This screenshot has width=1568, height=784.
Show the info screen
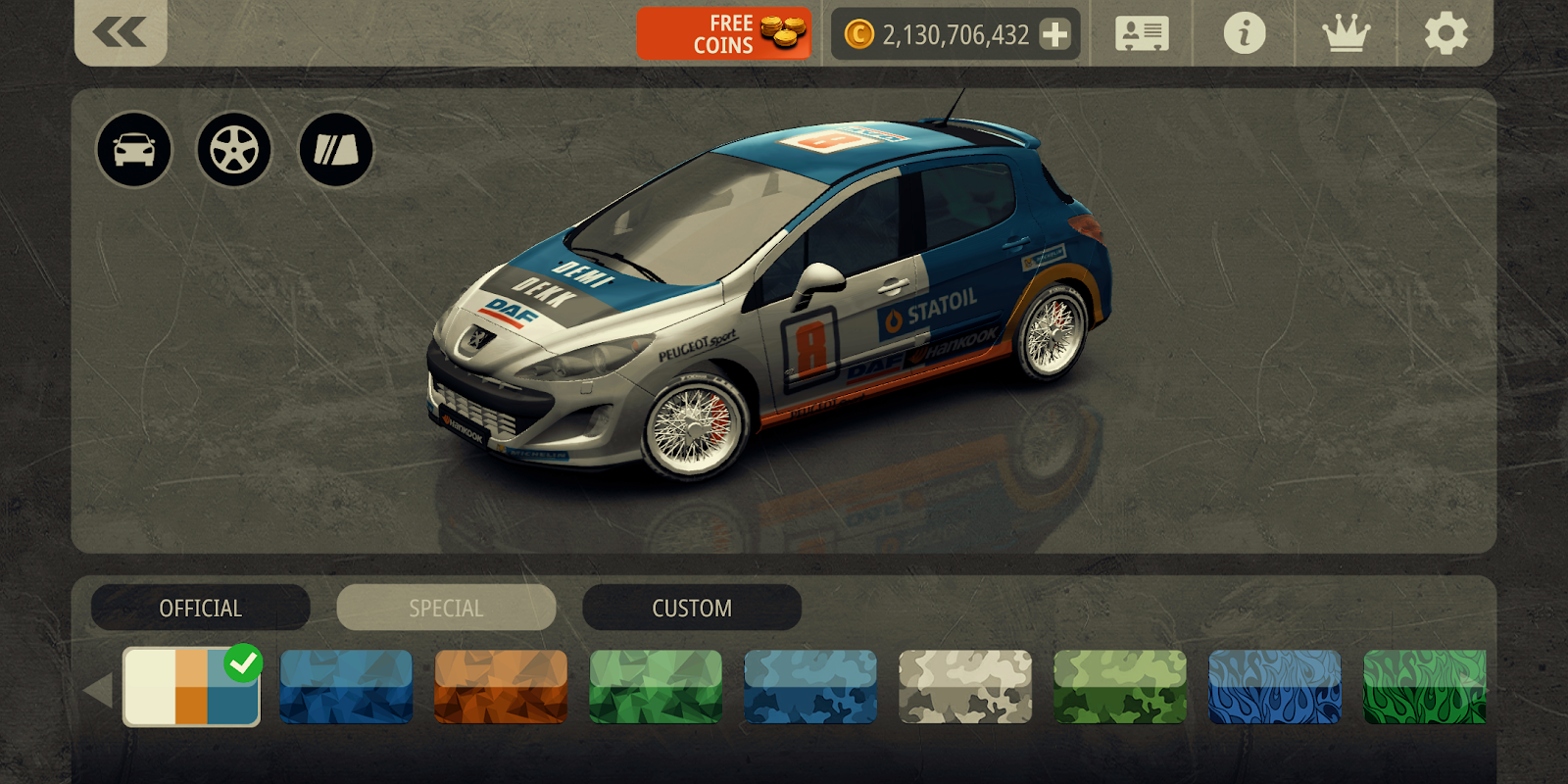1244,34
